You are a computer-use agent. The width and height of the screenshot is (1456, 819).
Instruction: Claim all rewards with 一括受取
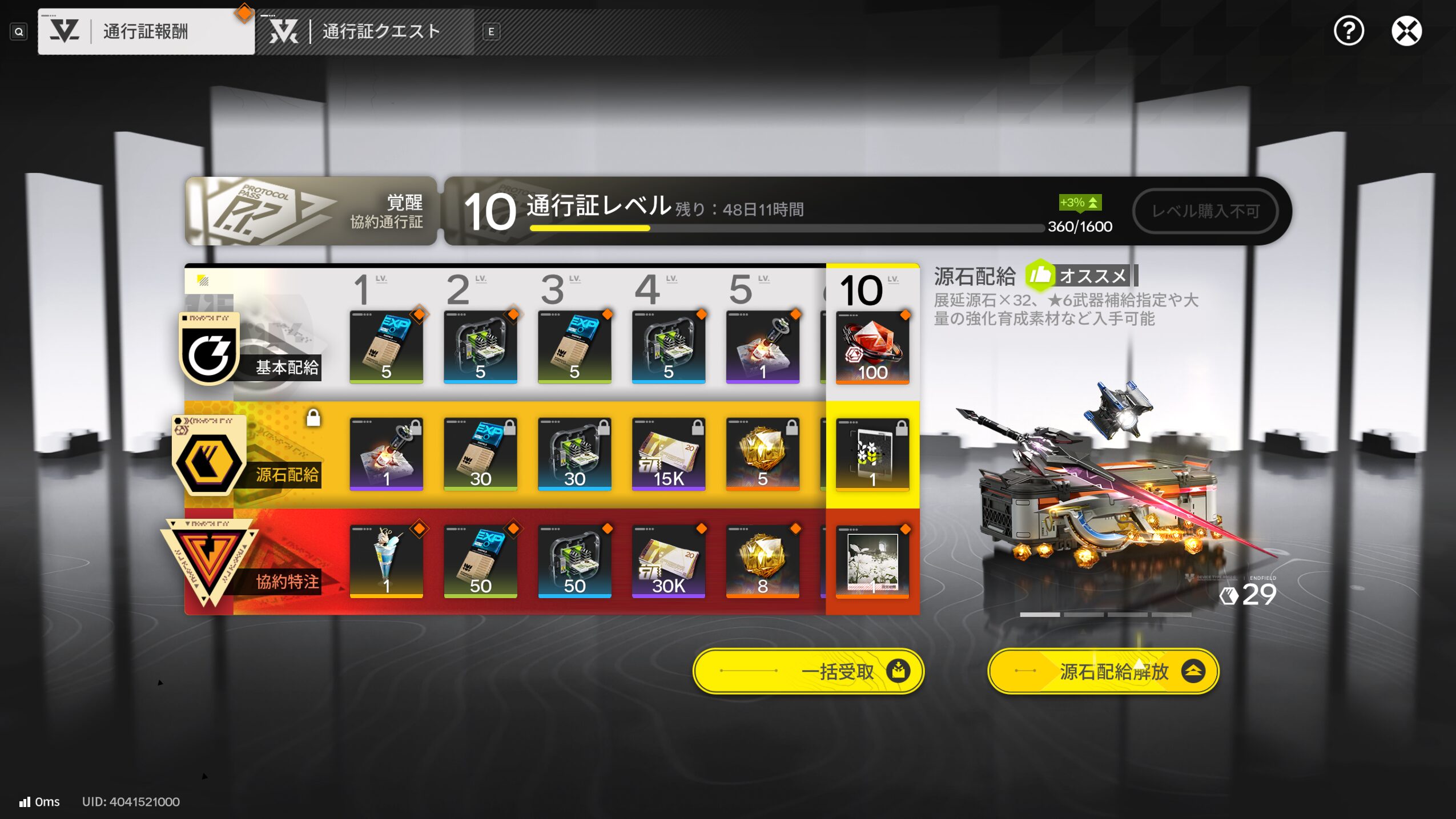point(808,671)
